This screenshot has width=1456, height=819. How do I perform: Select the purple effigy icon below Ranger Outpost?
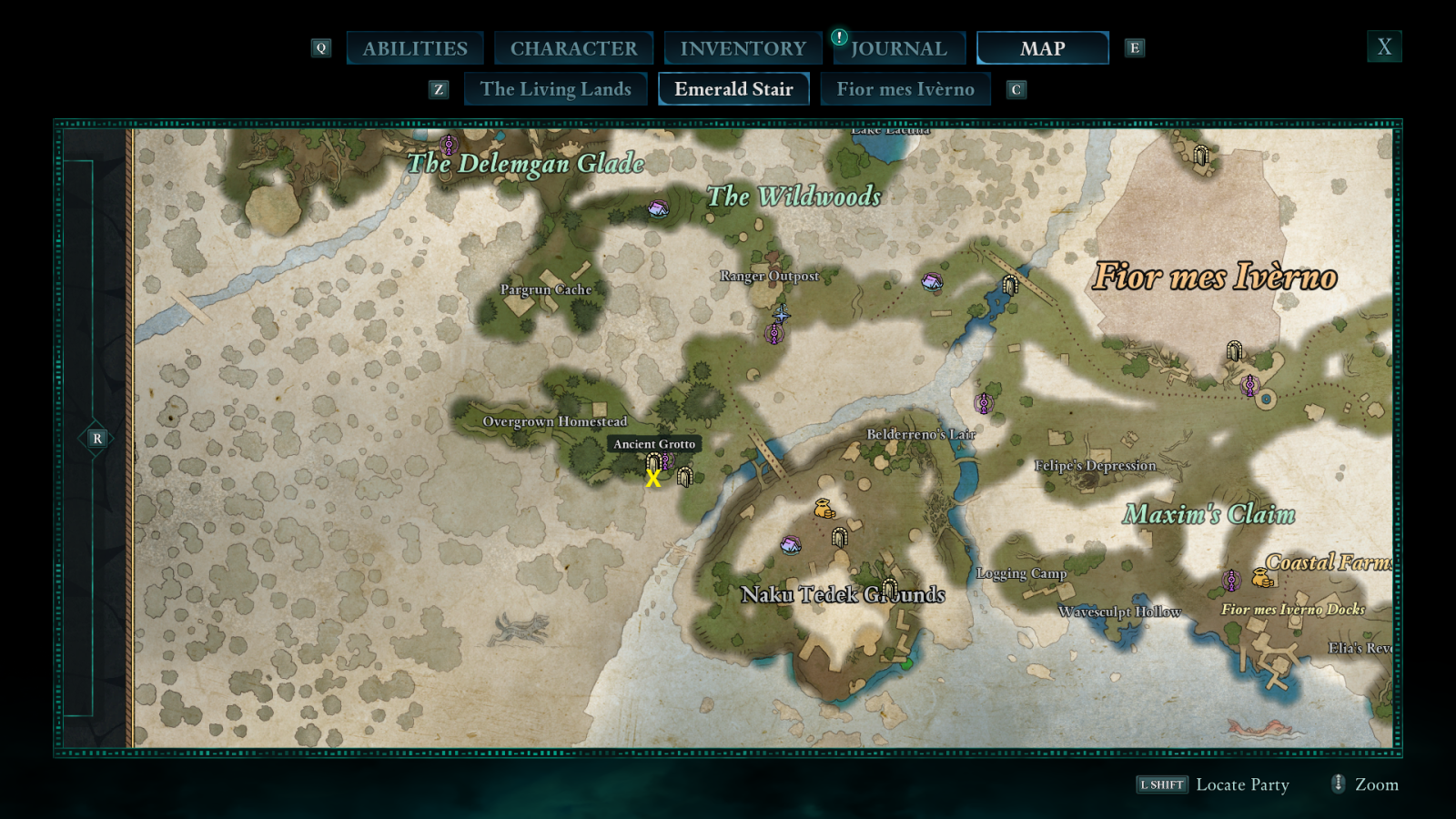(x=773, y=335)
